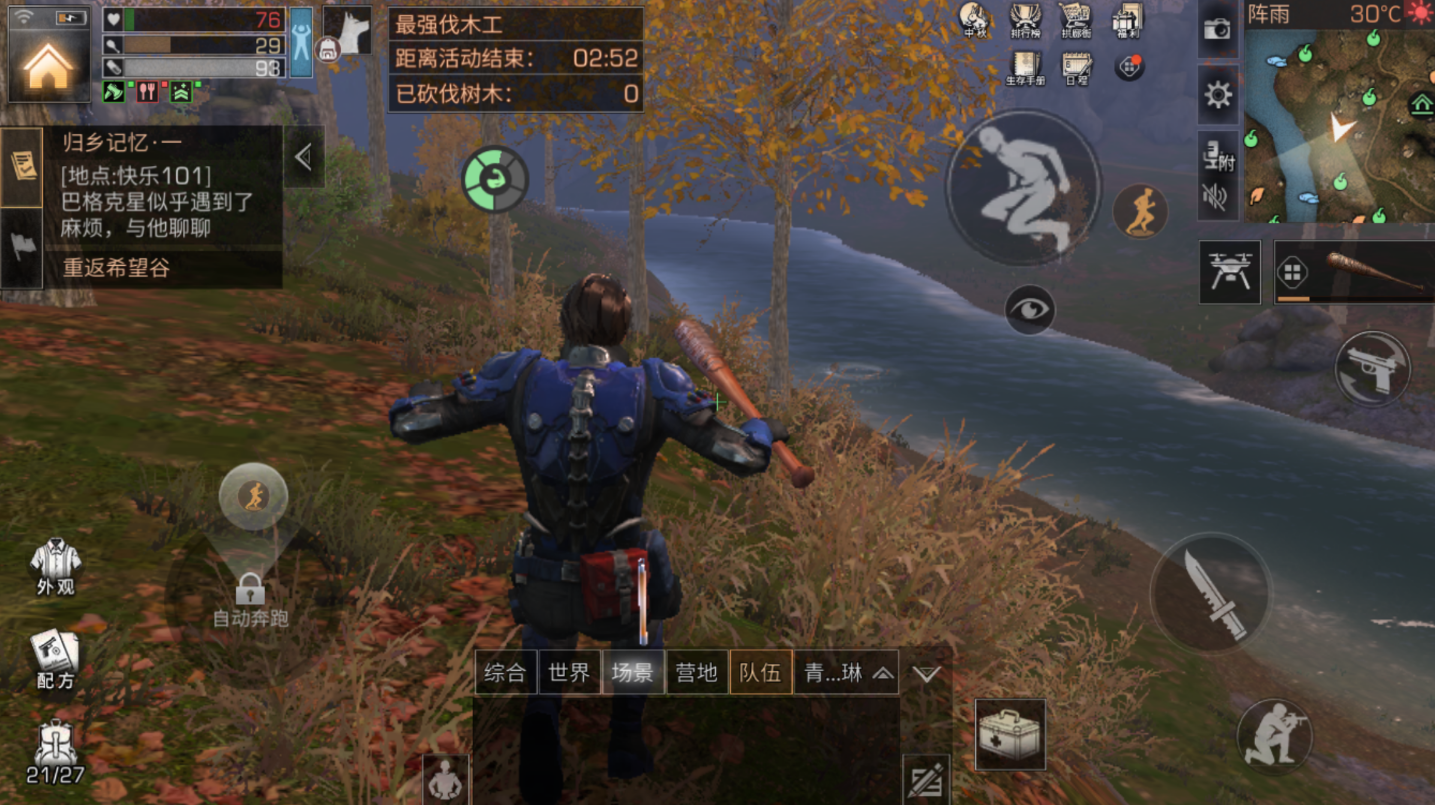1435x805 pixels.
Task: Open the 中秋 festival event
Action: tap(973, 20)
